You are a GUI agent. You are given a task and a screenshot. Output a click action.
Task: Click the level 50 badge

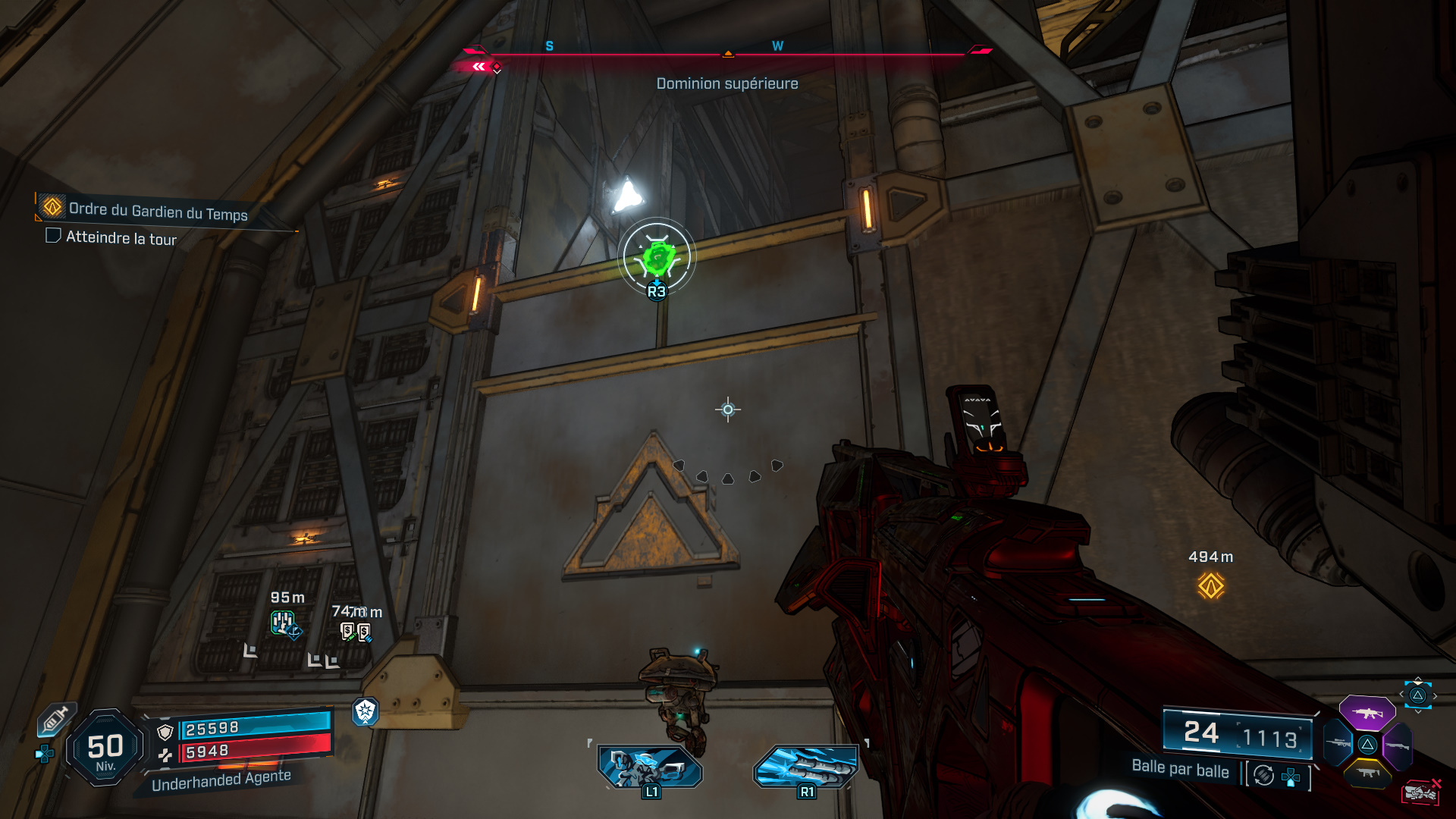pos(106,747)
